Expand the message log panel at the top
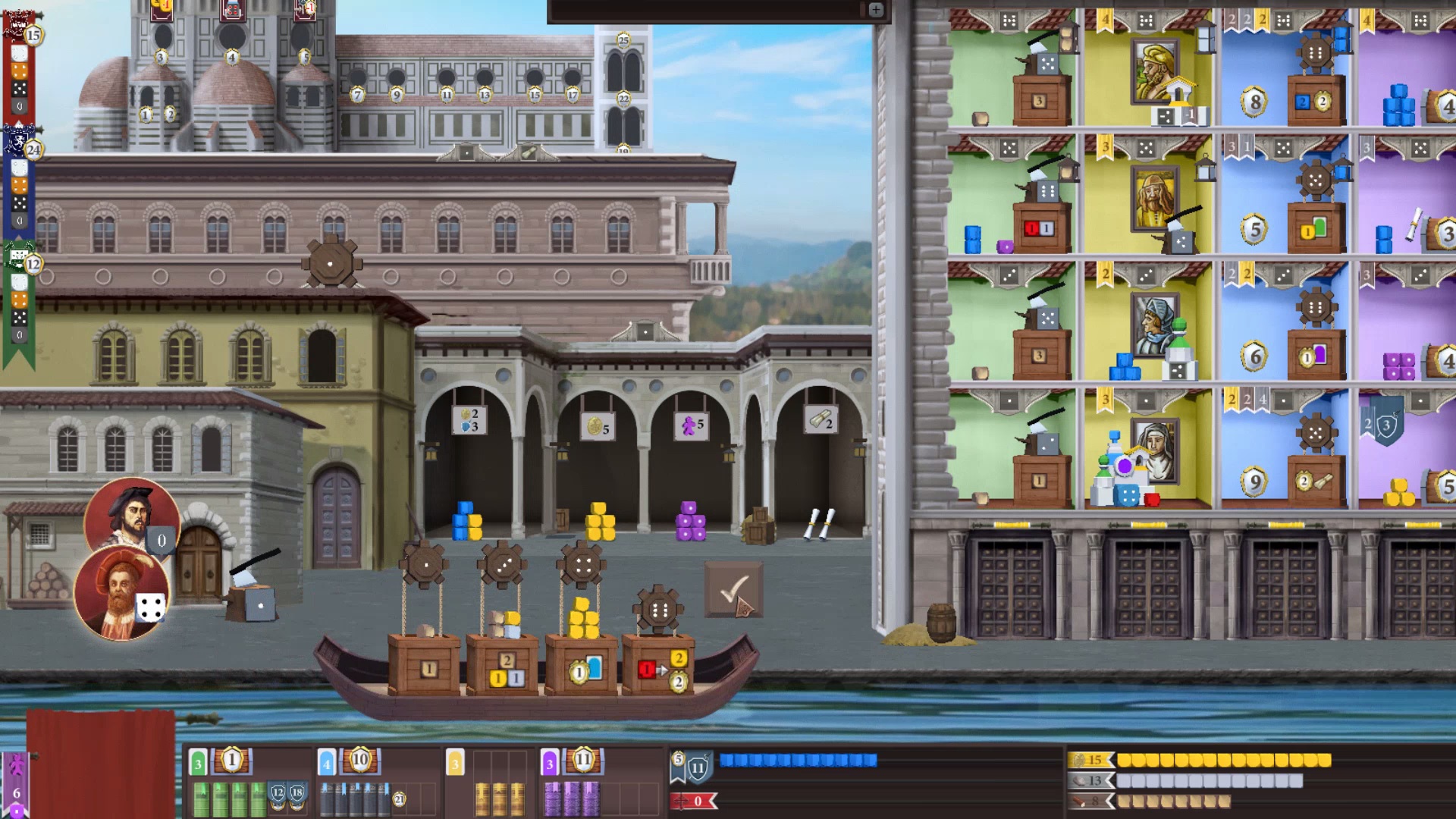This screenshot has height=819, width=1456. click(x=877, y=11)
